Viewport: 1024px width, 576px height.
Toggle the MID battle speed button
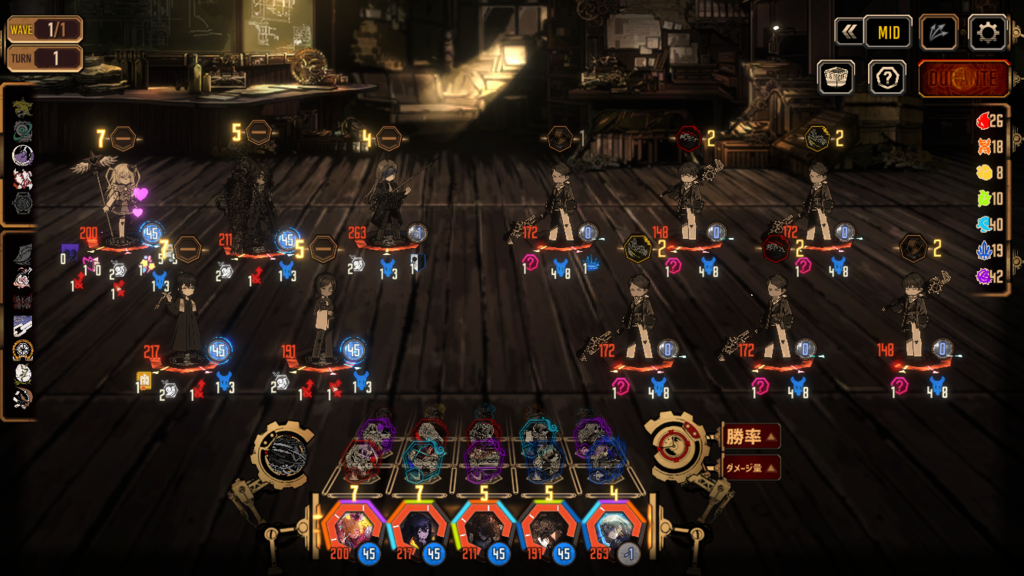tap(887, 32)
